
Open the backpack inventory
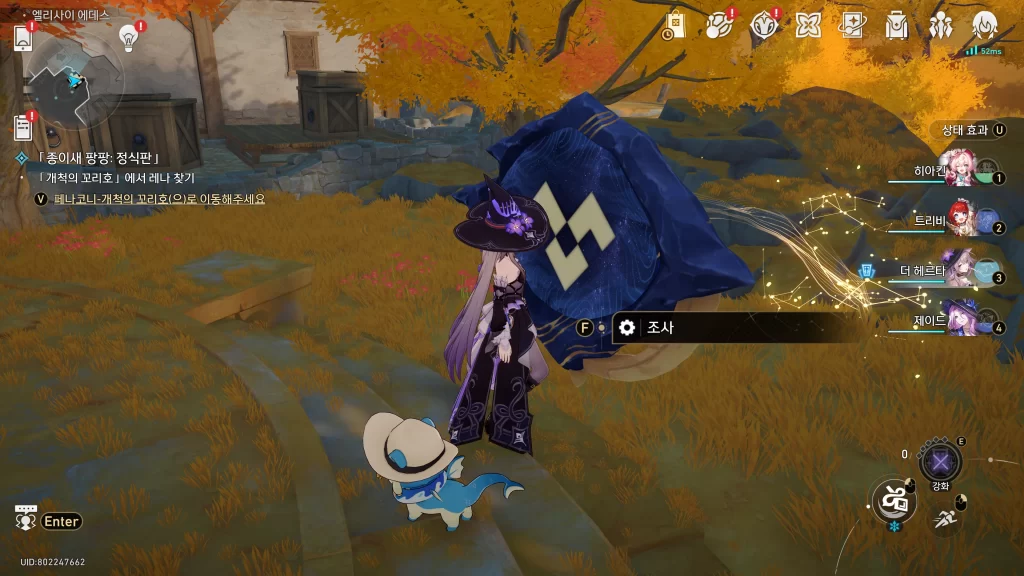pos(896,25)
